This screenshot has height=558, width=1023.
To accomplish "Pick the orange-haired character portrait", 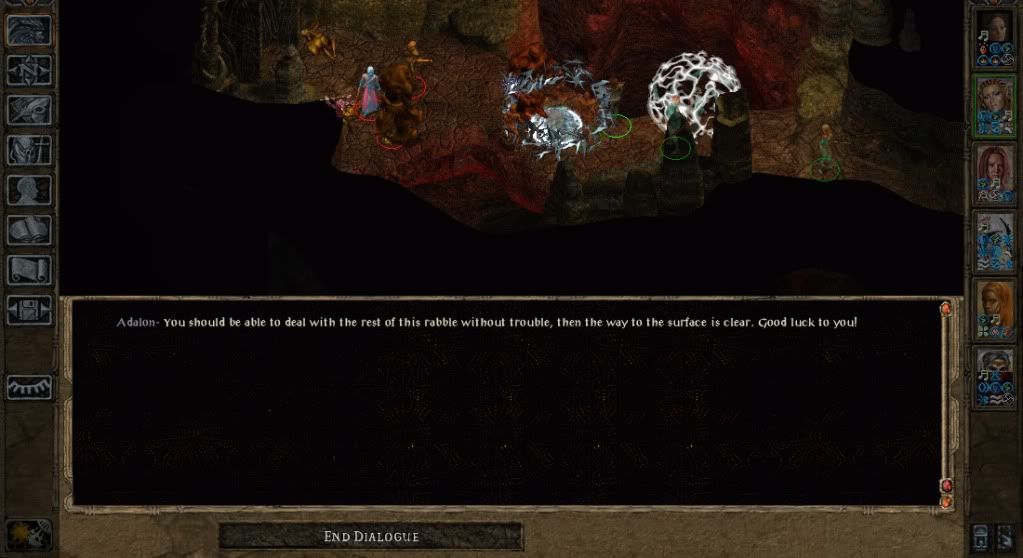I will click(x=994, y=310).
